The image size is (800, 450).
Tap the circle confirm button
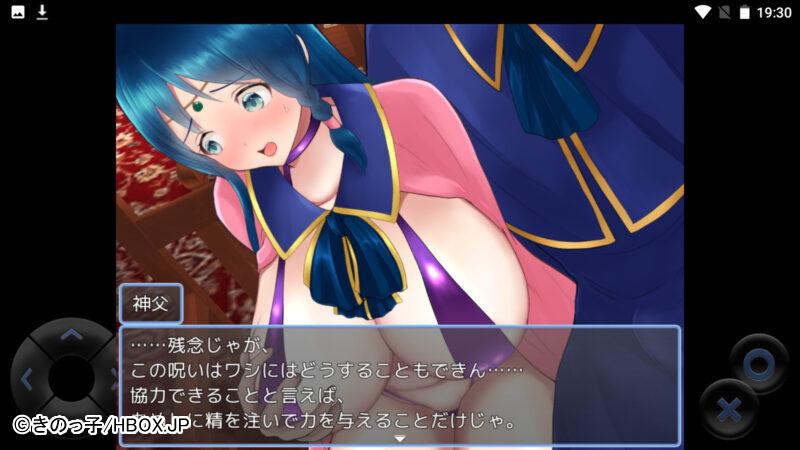[759, 364]
